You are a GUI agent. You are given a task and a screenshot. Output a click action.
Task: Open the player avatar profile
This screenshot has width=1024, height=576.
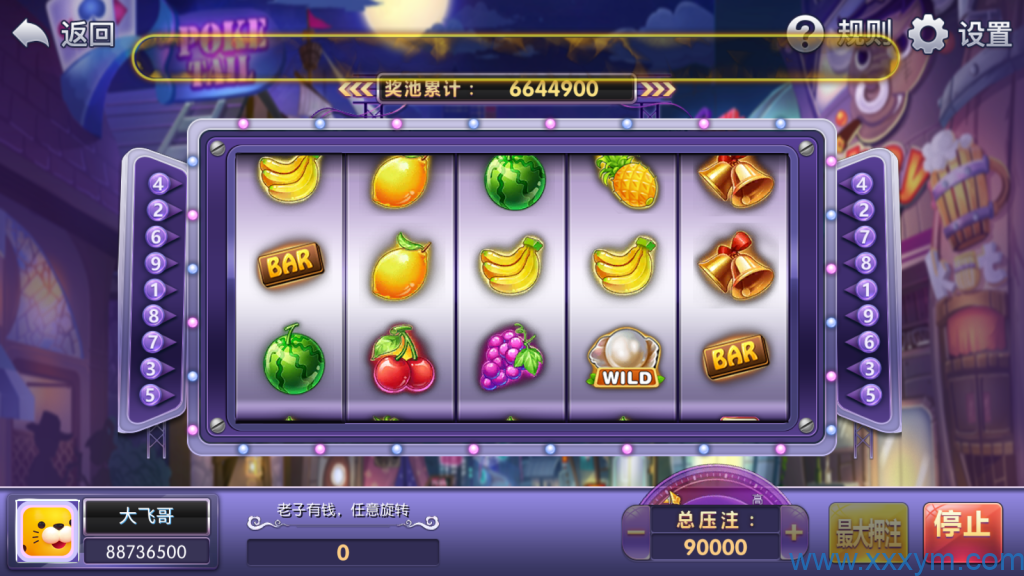tap(48, 530)
